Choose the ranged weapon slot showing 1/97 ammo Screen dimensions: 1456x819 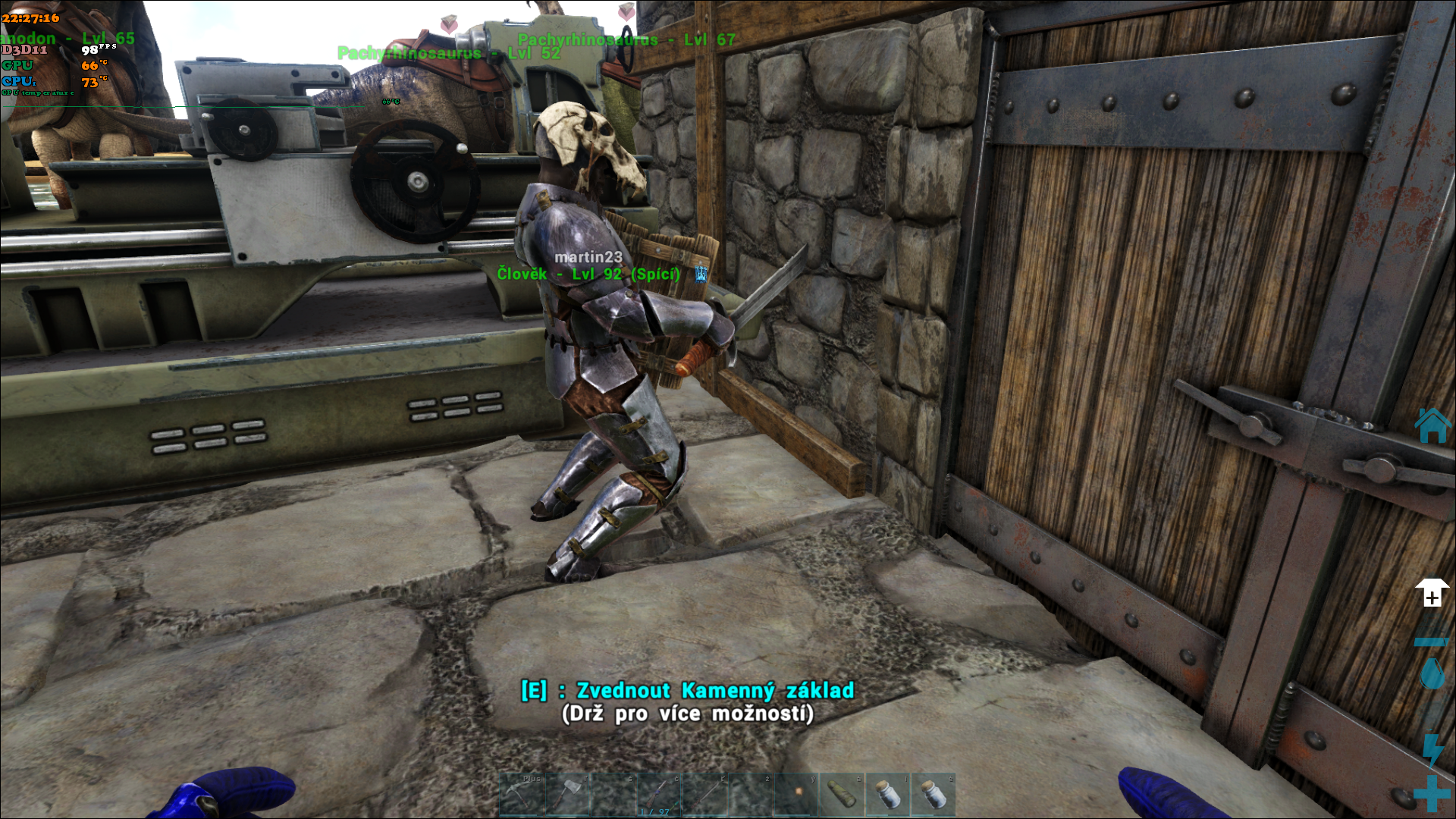pos(659,794)
